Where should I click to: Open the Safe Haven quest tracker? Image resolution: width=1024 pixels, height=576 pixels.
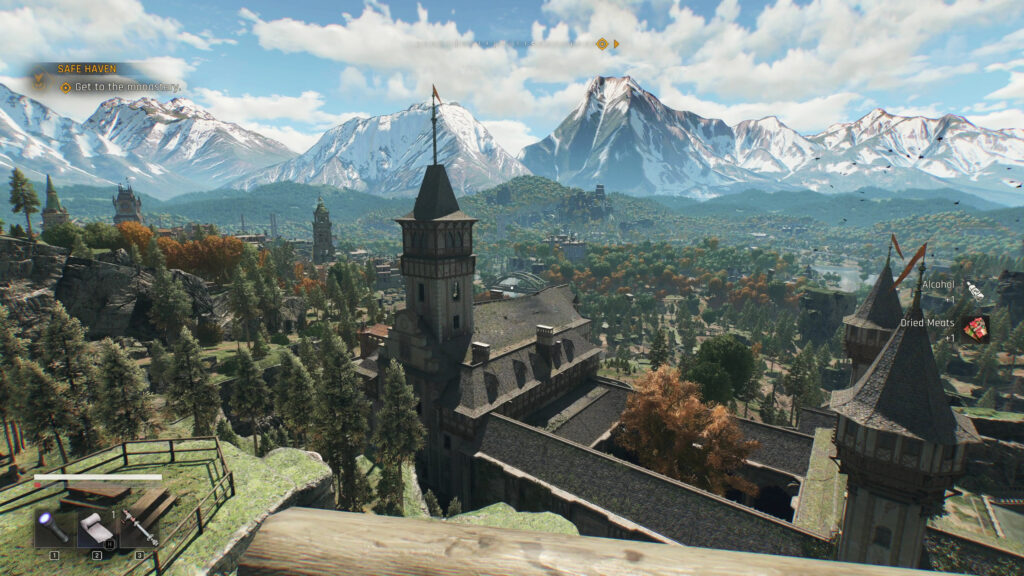(x=86, y=69)
